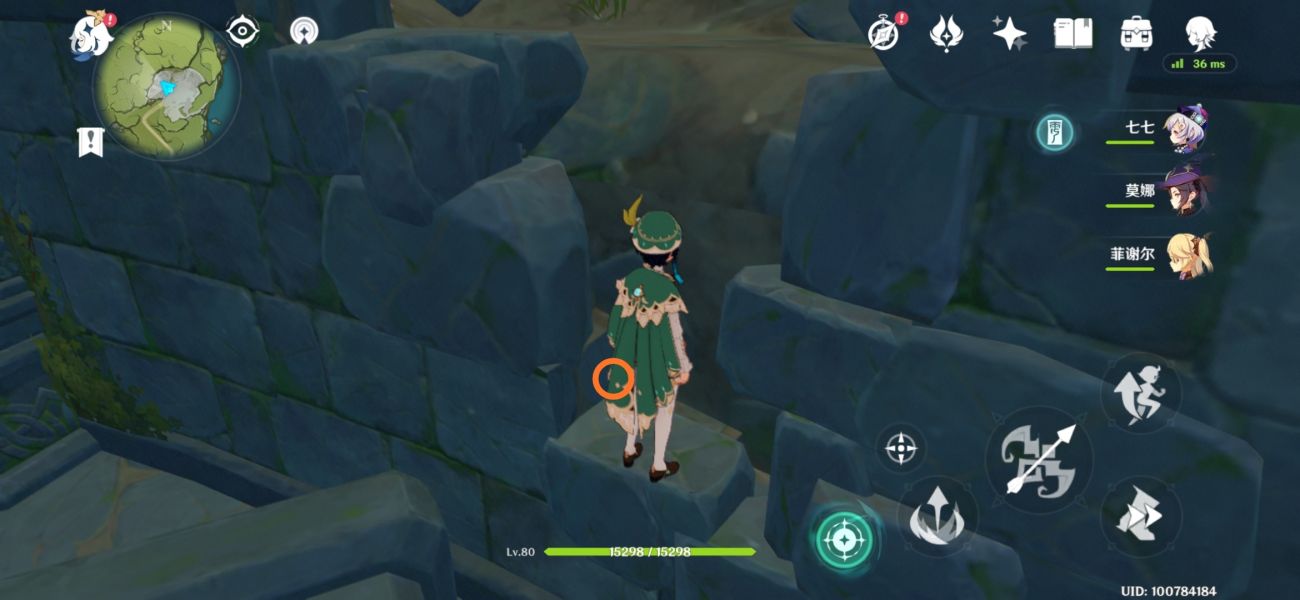Open the compass events icon
1300x600 pixels.
coord(884,34)
